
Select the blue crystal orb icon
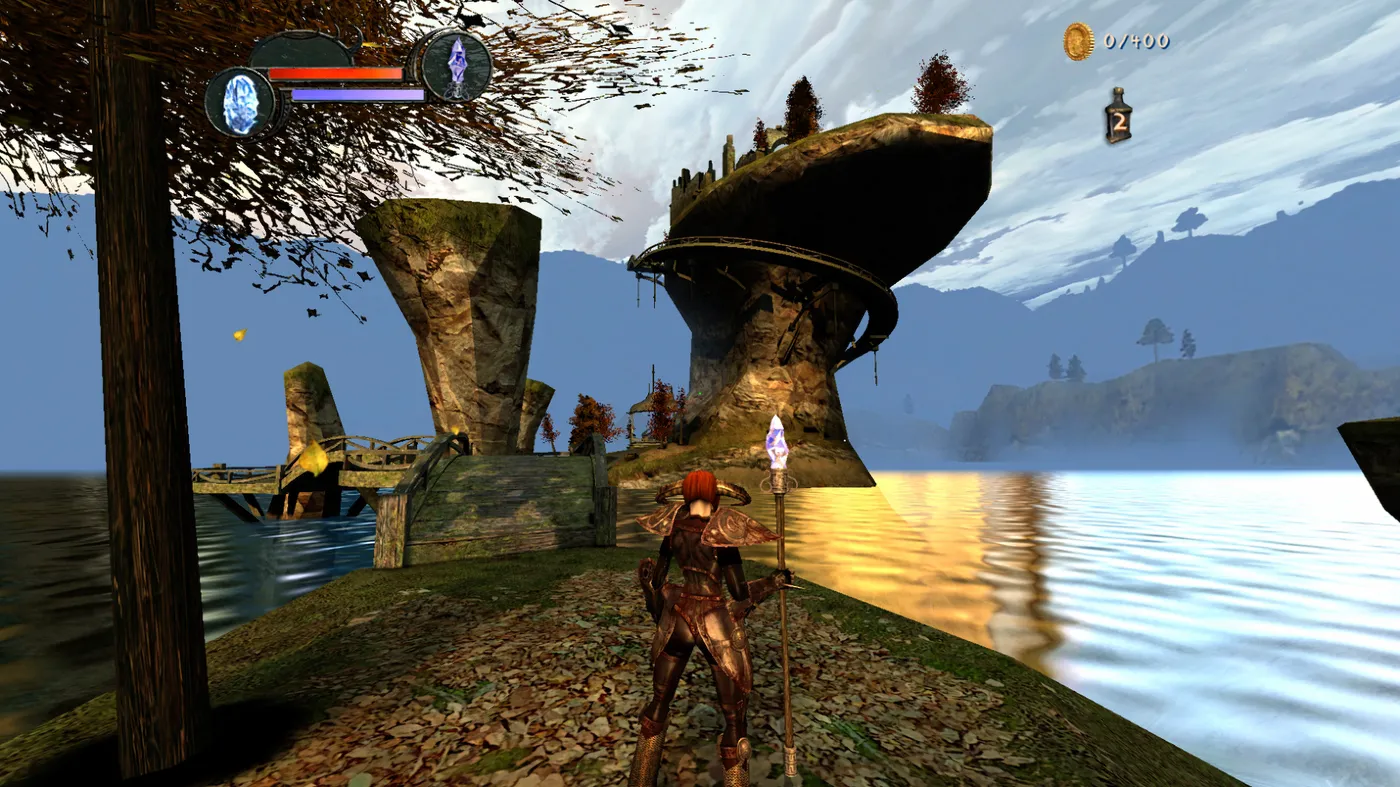pos(240,102)
